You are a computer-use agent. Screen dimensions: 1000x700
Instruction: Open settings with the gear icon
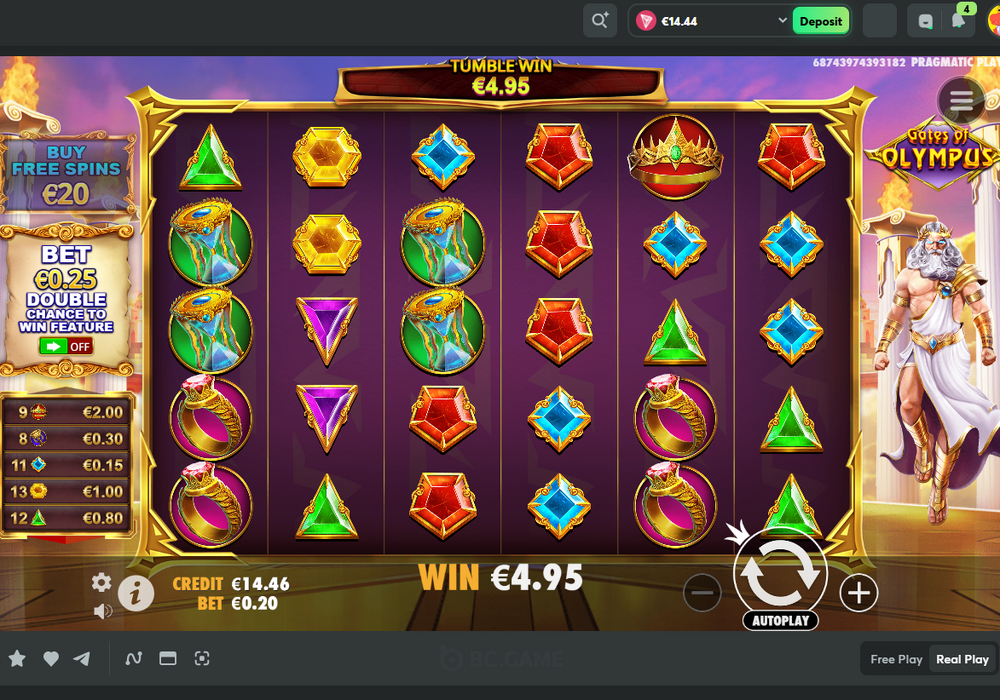coord(101,582)
